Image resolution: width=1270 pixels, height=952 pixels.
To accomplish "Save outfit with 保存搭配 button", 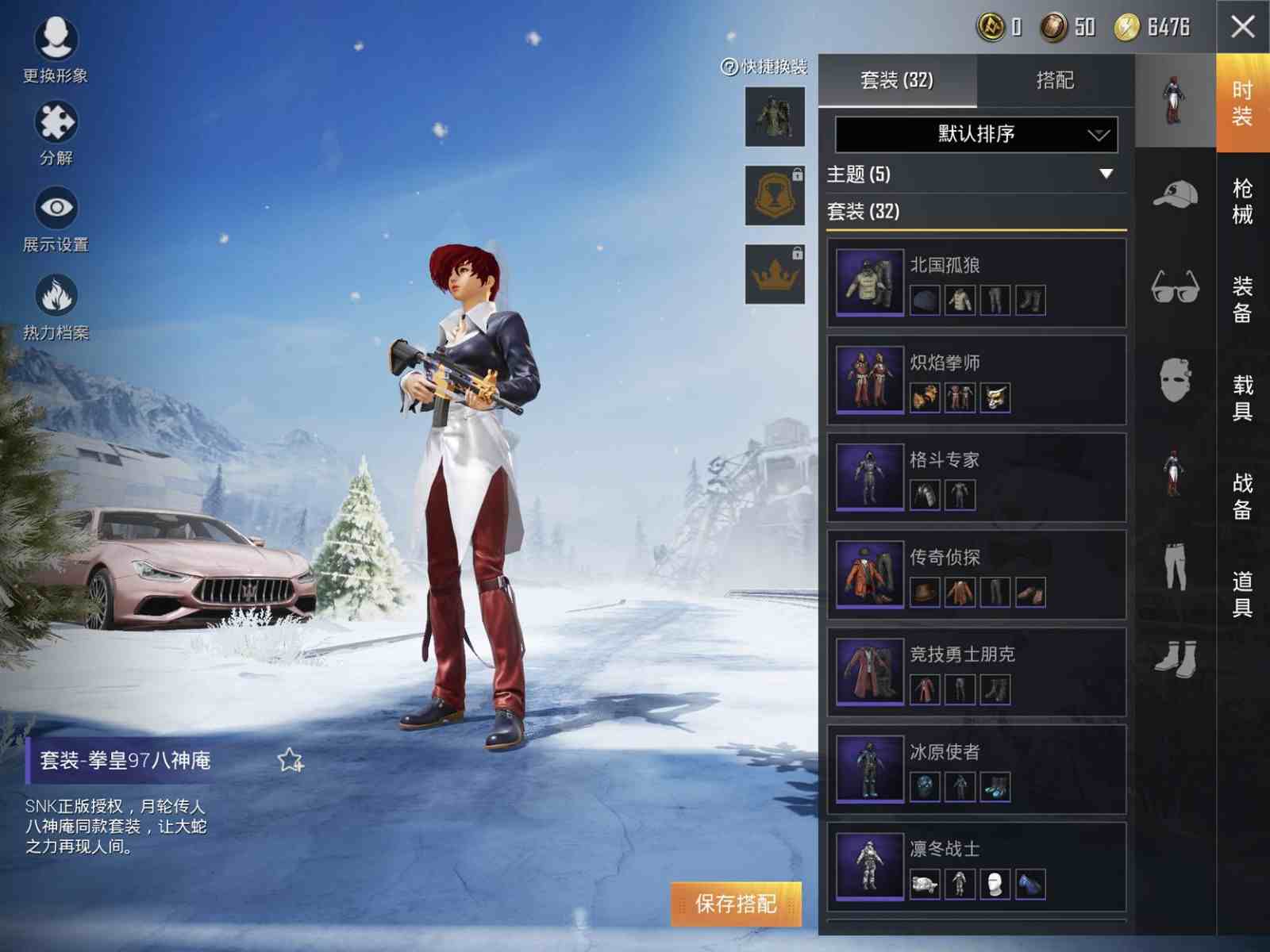I will click(x=736, y=904).
